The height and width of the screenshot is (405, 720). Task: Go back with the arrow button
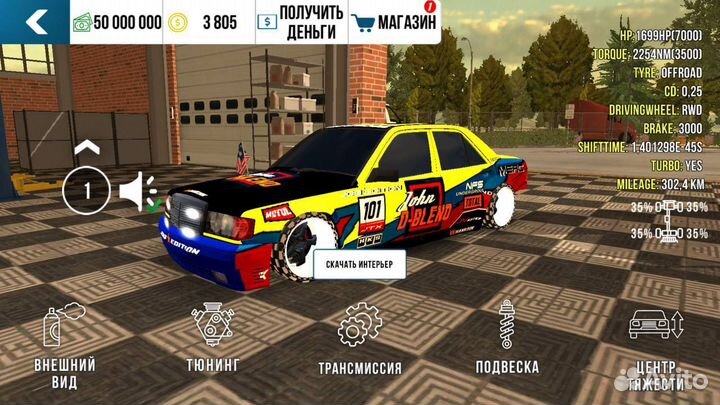34,21
